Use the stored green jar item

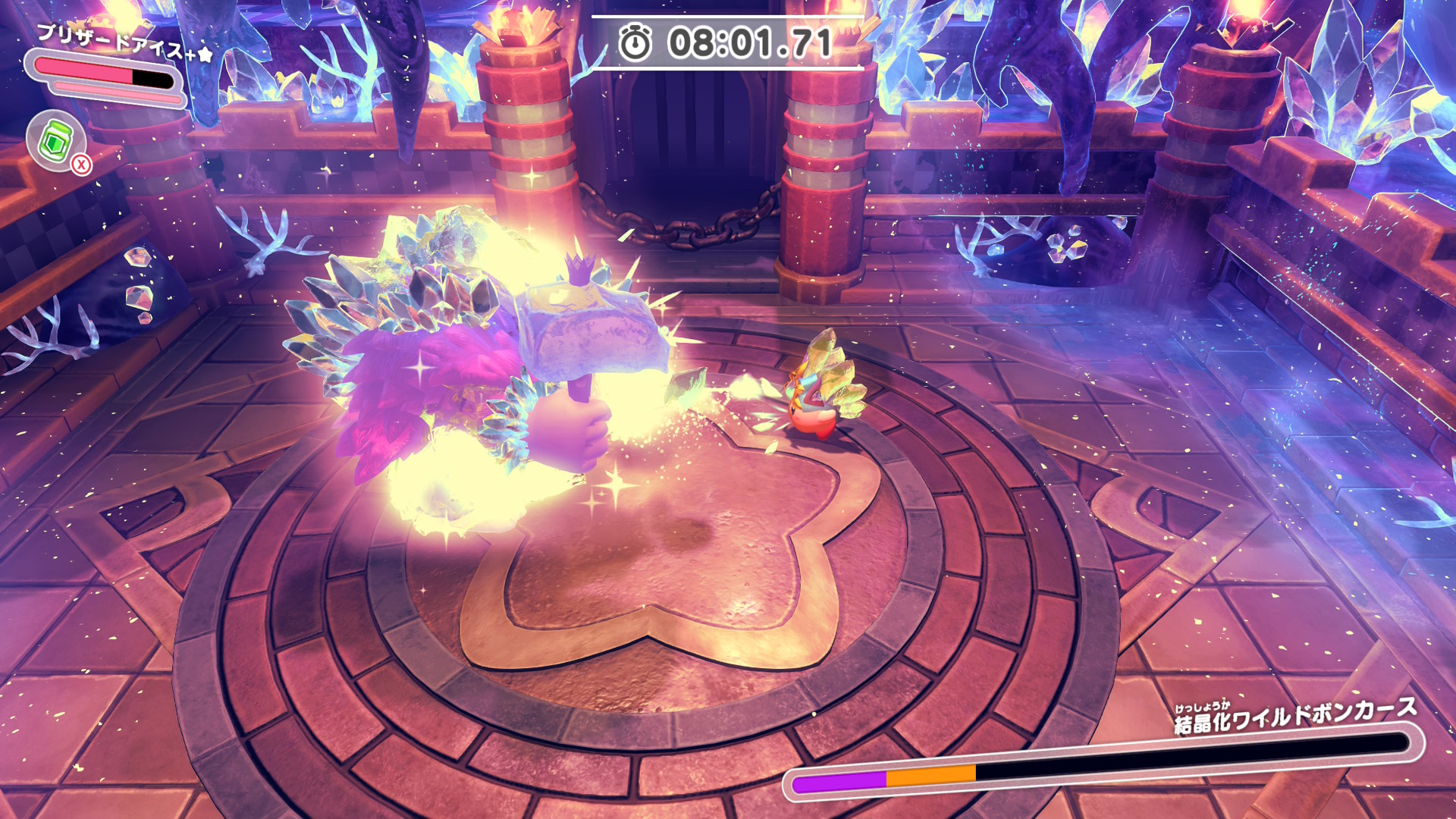coord(56,141)
